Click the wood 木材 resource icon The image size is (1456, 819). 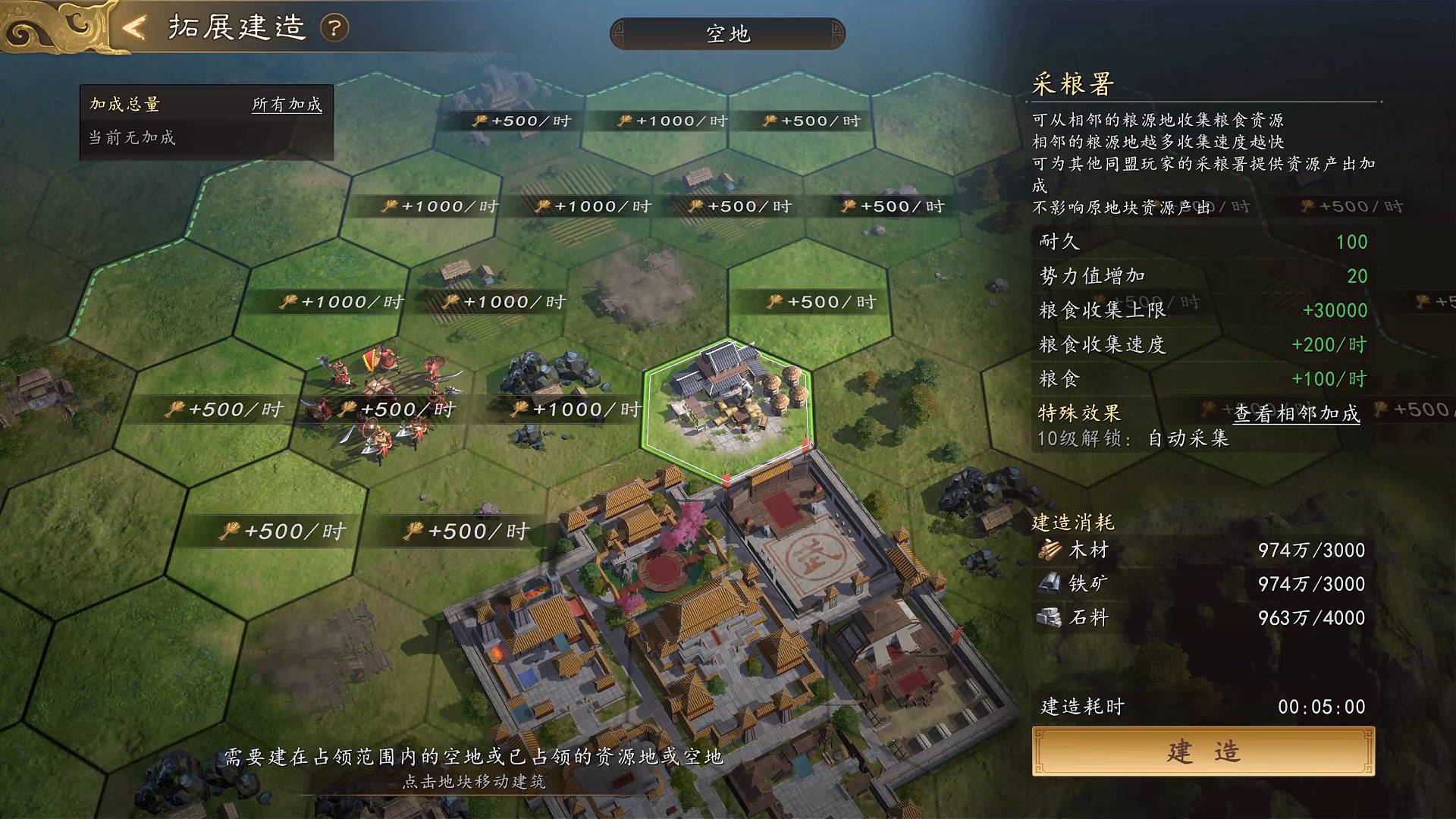(x=1052, y=551)
